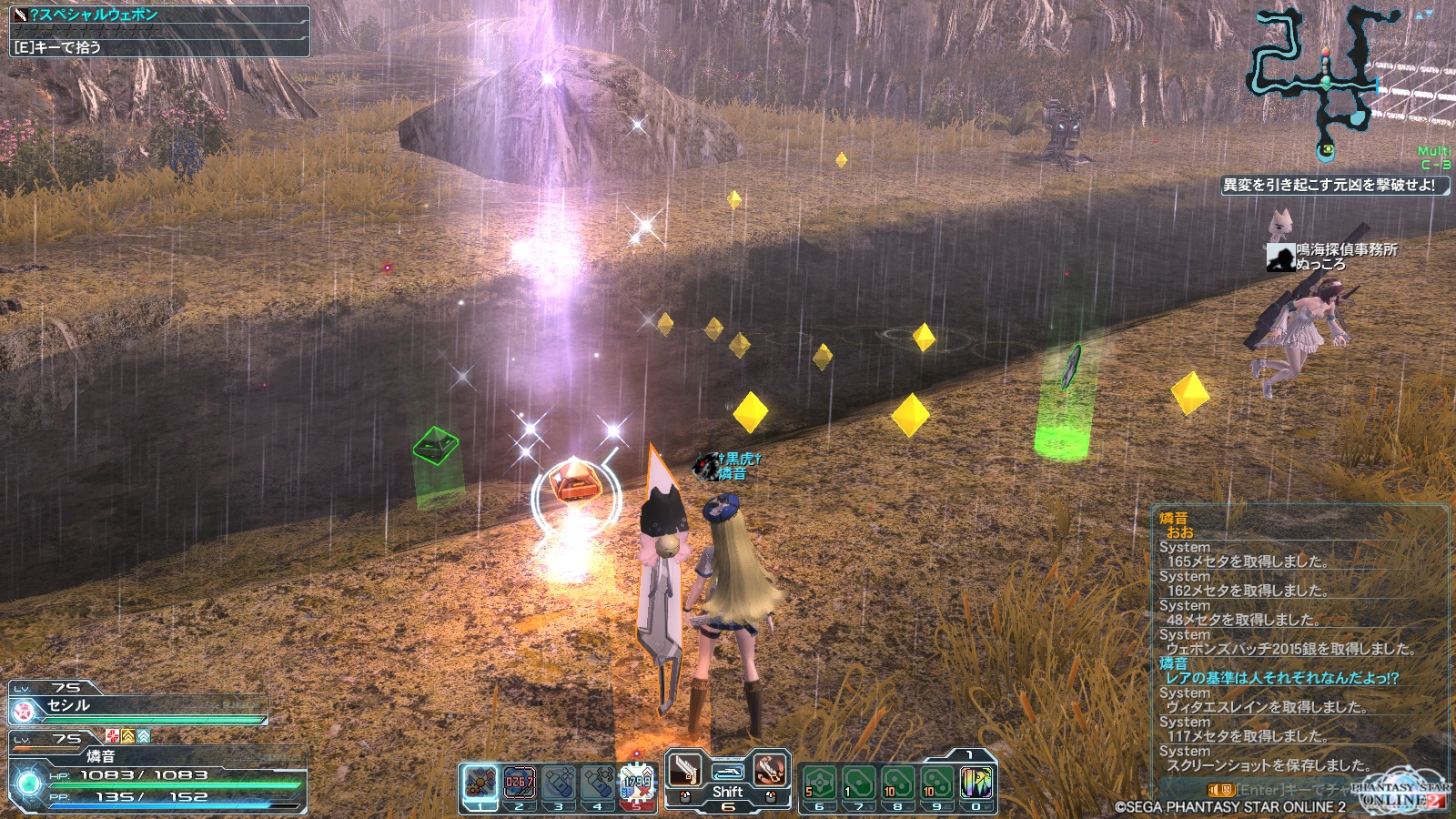This screenshot has height=819, width=1456.
Task: Click the chat input field
Action: click(x=1292, y=790)
